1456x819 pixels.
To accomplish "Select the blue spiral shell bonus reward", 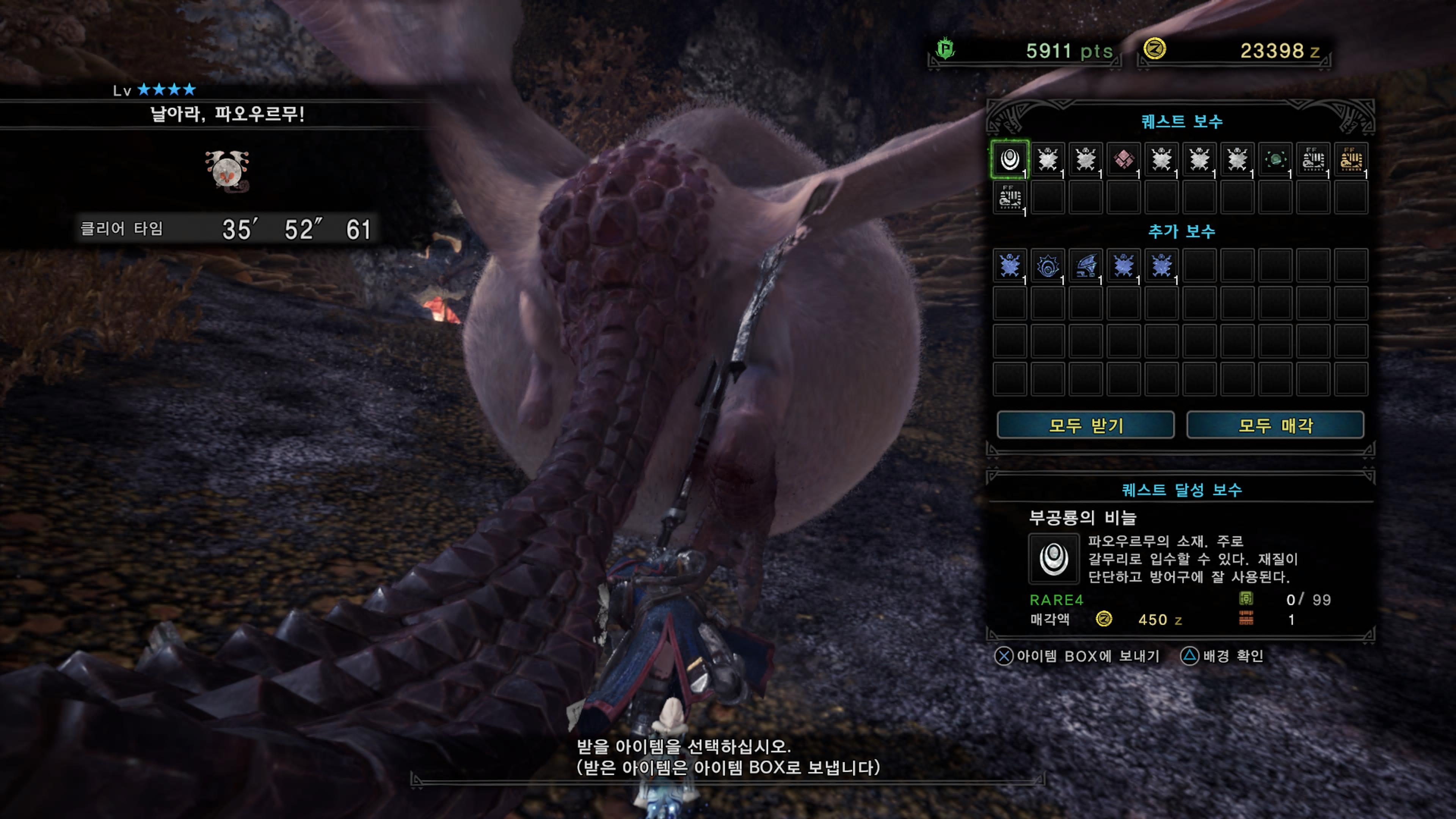I will 1047,266.
